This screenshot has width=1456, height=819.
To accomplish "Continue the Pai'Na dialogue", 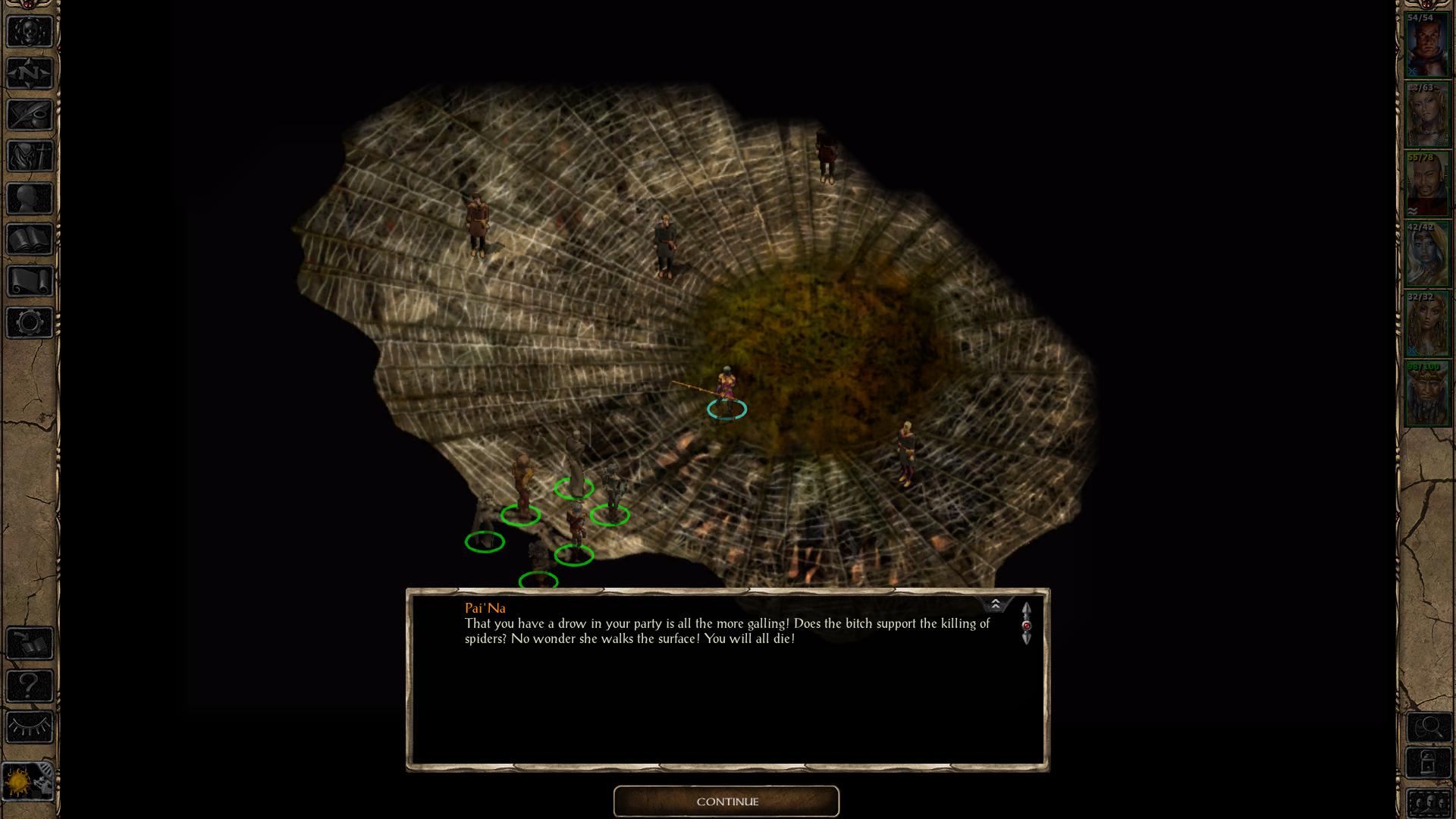I will [x=726, y=802].
